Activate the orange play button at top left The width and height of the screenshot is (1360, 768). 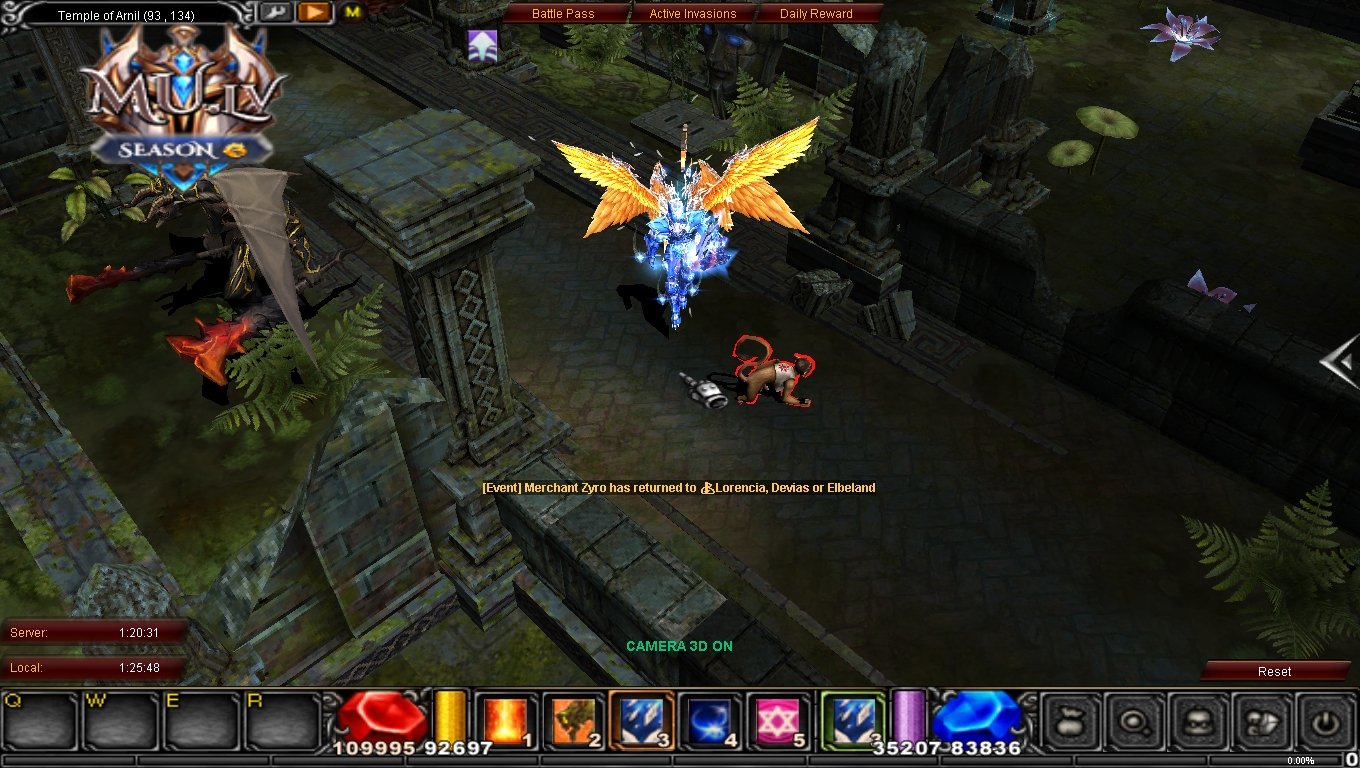[313, 12]
